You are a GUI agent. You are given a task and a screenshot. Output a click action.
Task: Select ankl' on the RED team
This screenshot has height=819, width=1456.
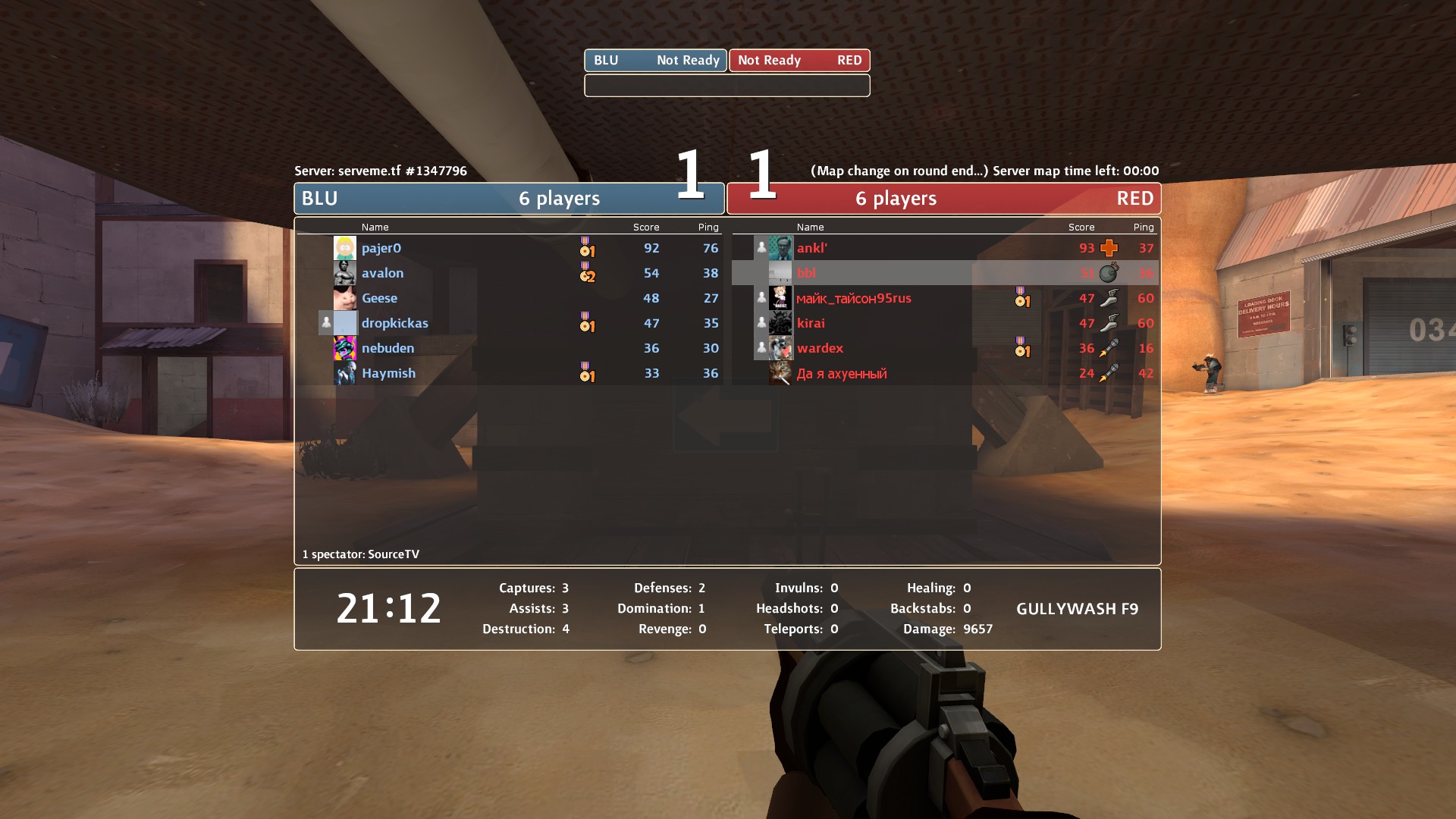812,248
